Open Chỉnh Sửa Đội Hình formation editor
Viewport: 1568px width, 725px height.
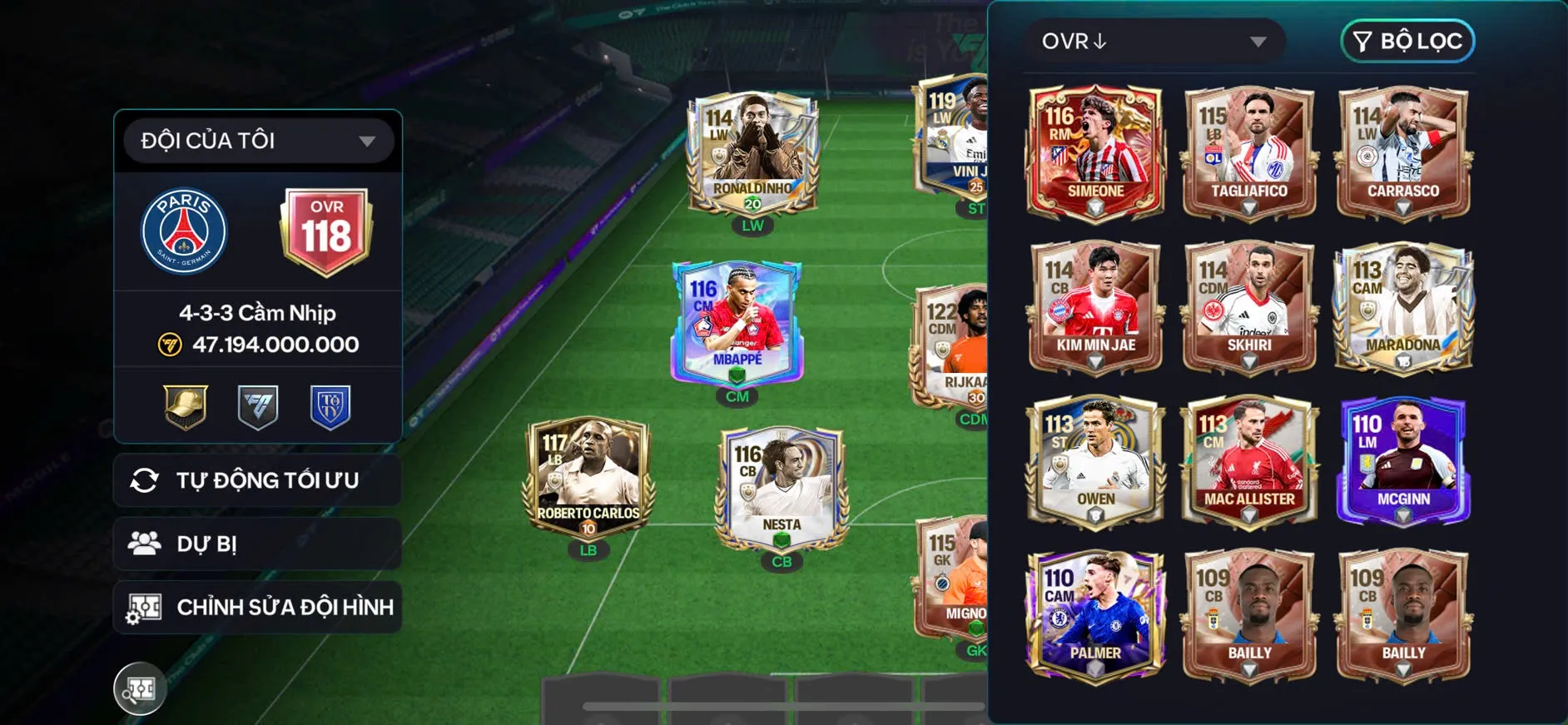258,607
